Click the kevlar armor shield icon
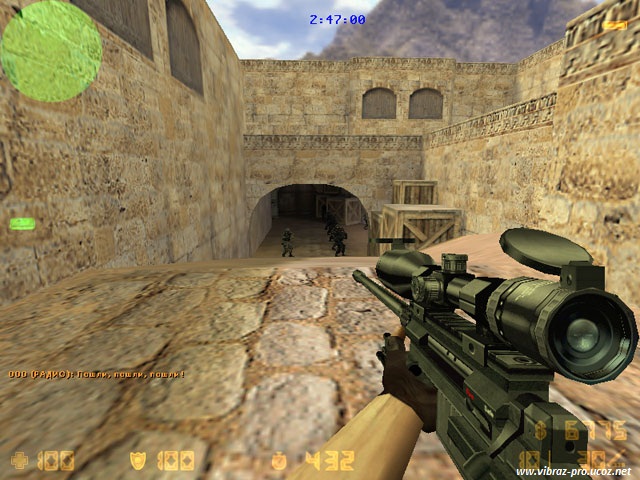 coord(137,461)
